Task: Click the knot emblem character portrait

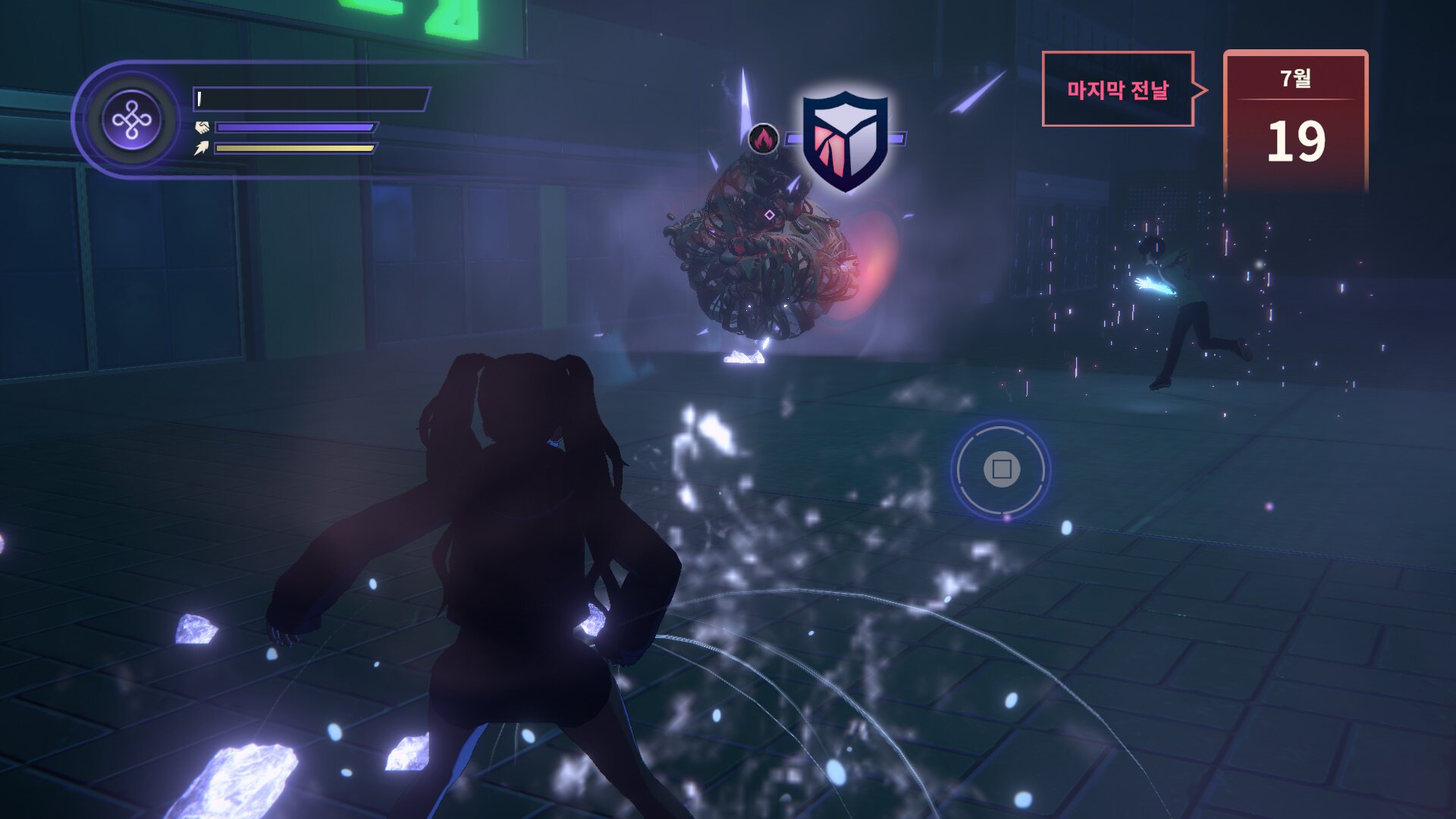Action: [x=132, y=120]
